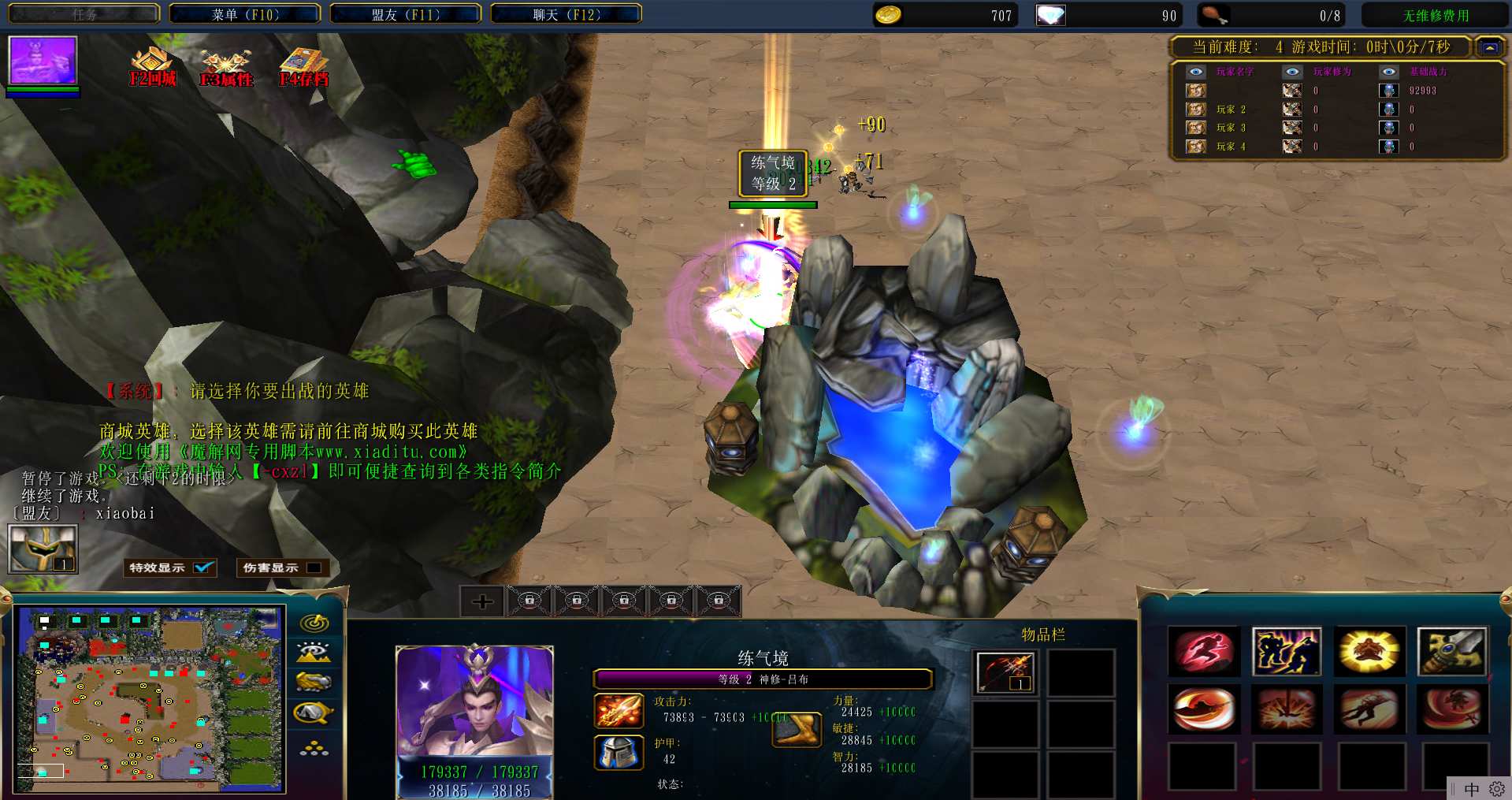This screenshot has width=1512, height=800.
Task: Collapse the leaderboard with its arrow button
Action: [1489, 47]
